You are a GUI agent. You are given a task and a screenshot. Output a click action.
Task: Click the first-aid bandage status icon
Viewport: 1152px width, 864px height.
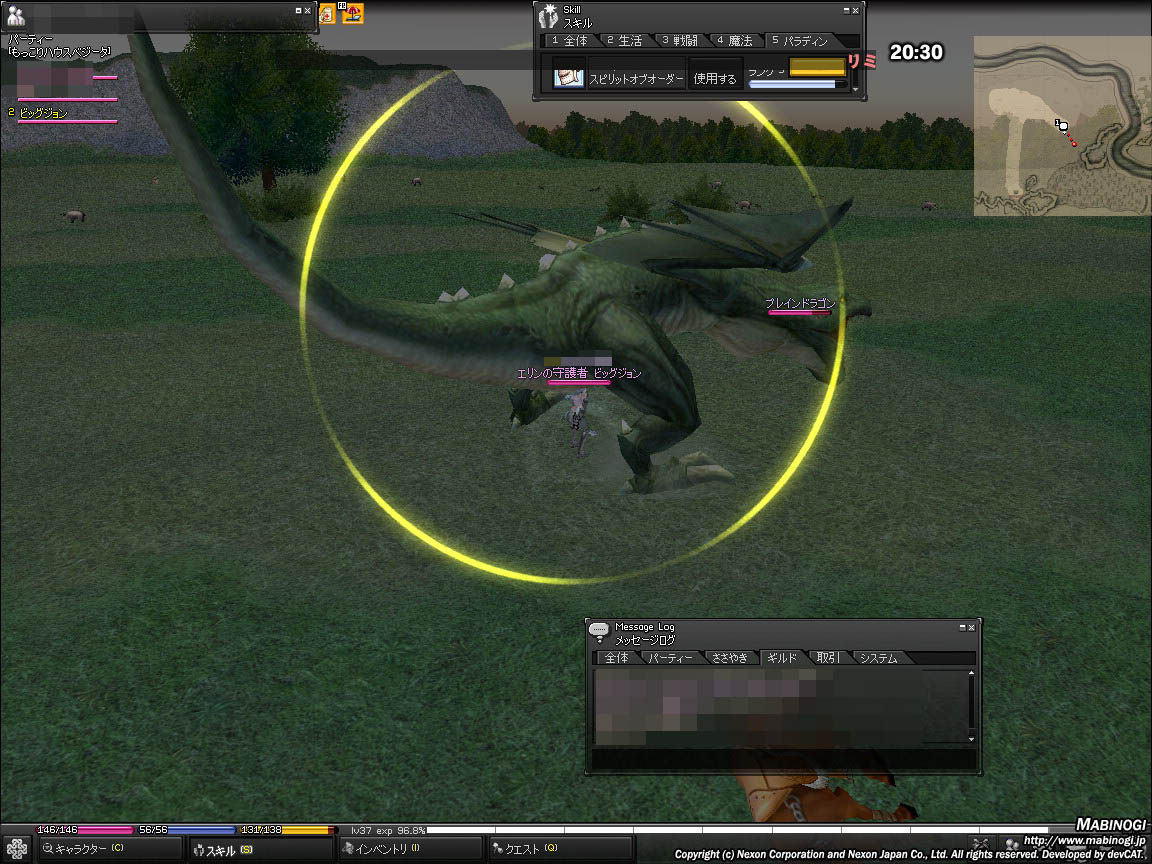coord(328,14)
